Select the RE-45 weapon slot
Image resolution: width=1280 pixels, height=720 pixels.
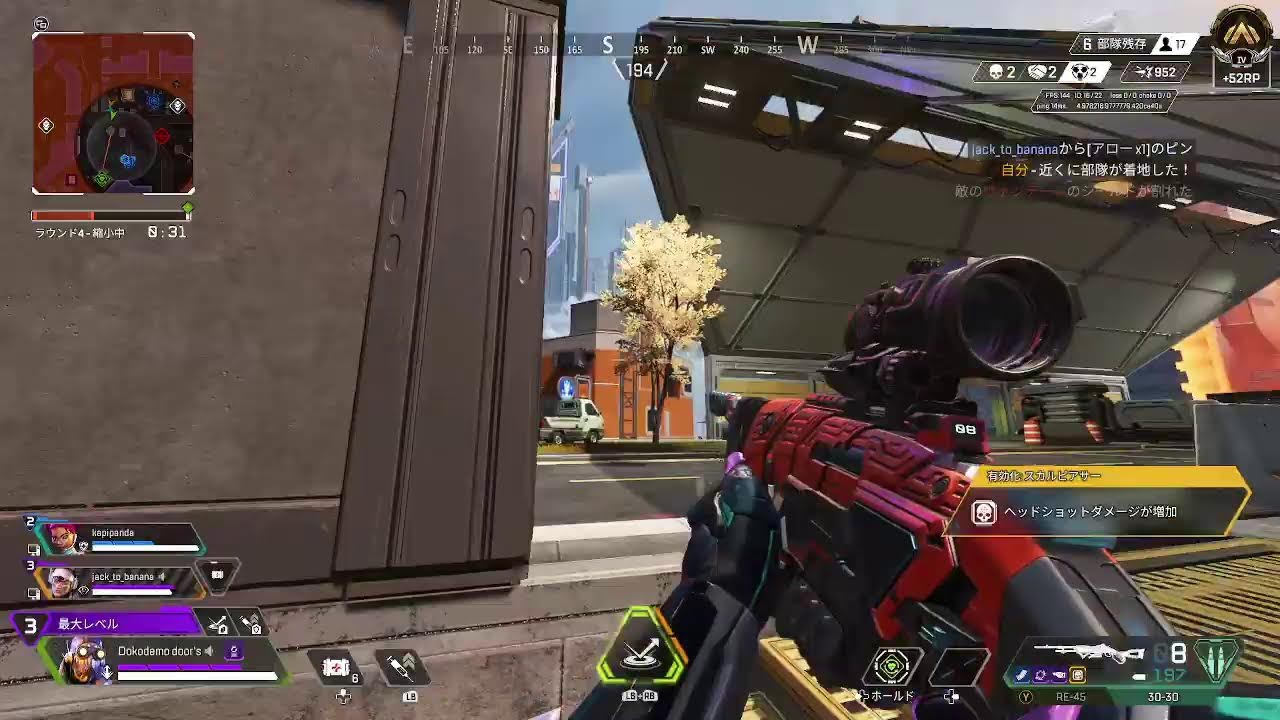[1071, 696]
